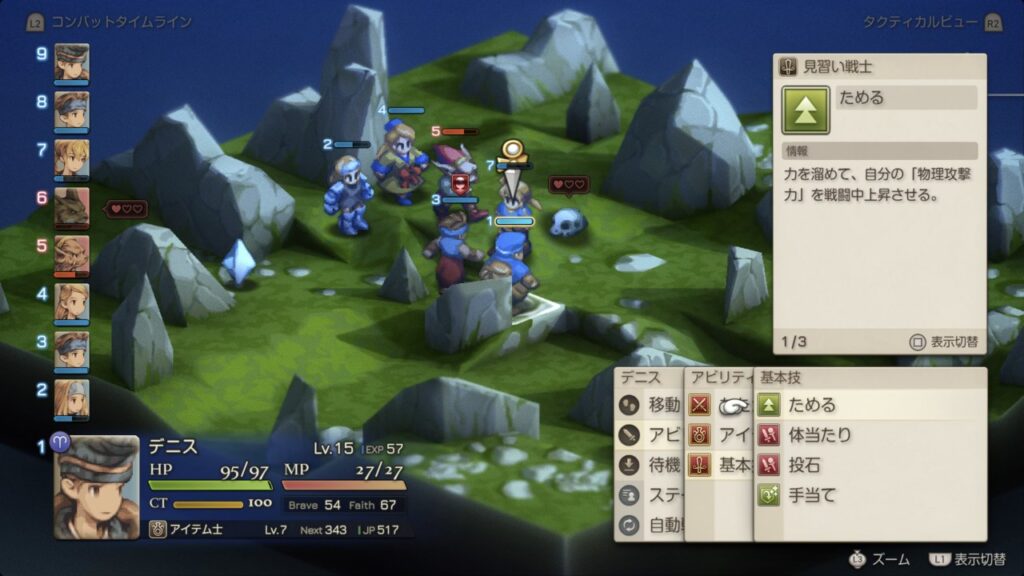Select turn 5 enemy portrait in timeline
The height and width of the screenshot is (576, 1024).
pyautogui.click(x=72, y=254)
